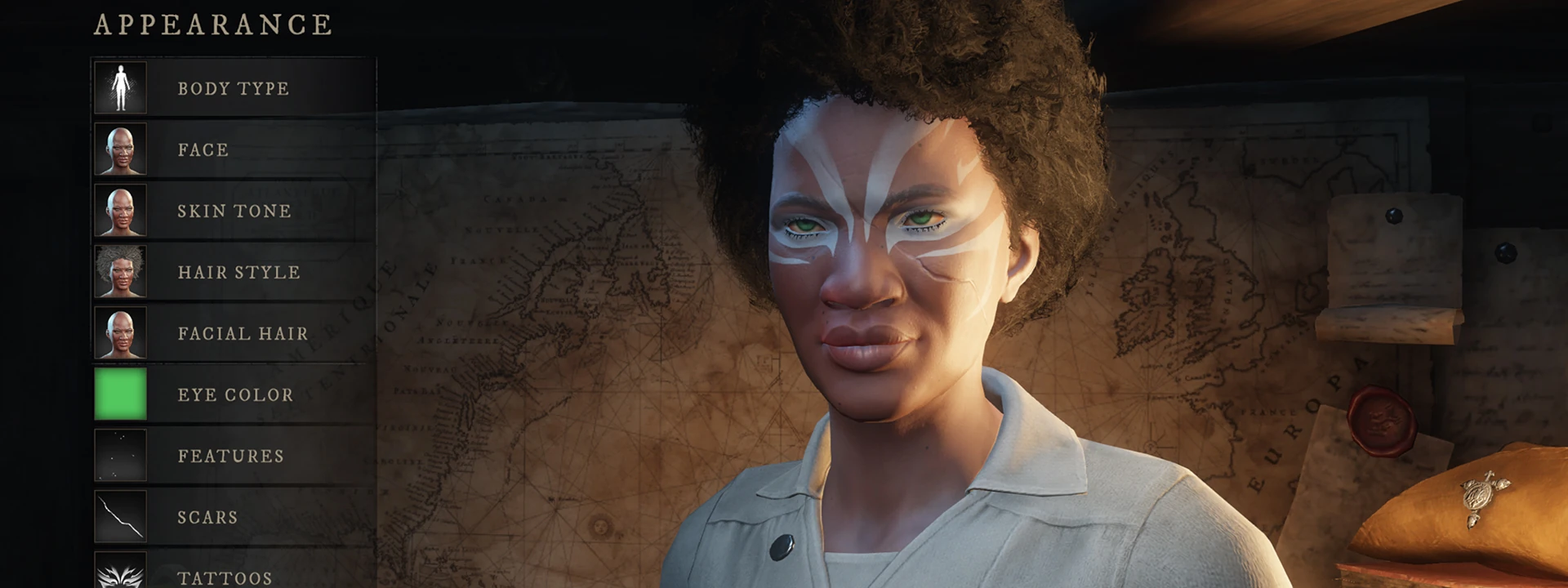Open the FACE customization tab
1568x588 pixels.
point(203,149)
